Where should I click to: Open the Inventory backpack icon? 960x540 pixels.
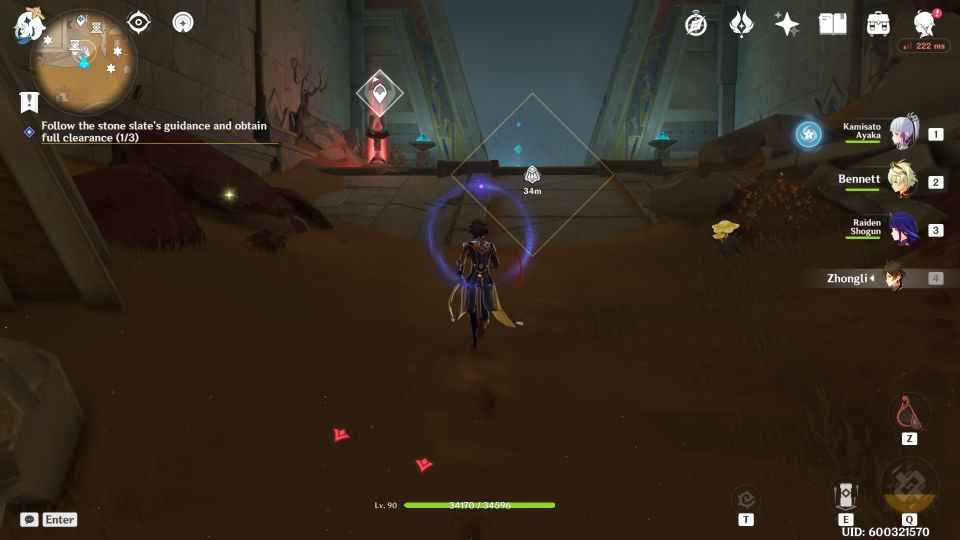point(879,24)
